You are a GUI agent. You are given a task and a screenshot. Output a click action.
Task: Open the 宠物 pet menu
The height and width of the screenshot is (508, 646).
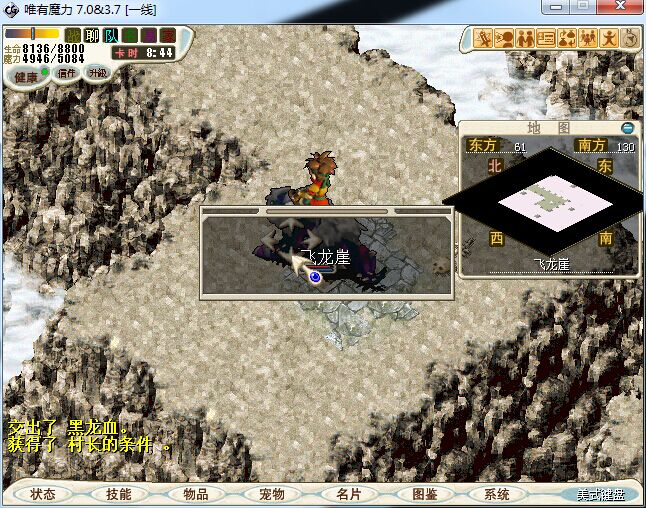pos(272,494)
